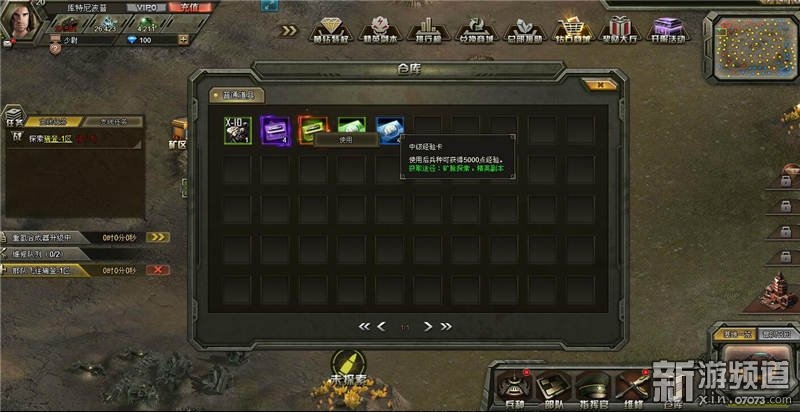Open the 排行榜 ranking icon
800x412 pixels.
[426, 29]
